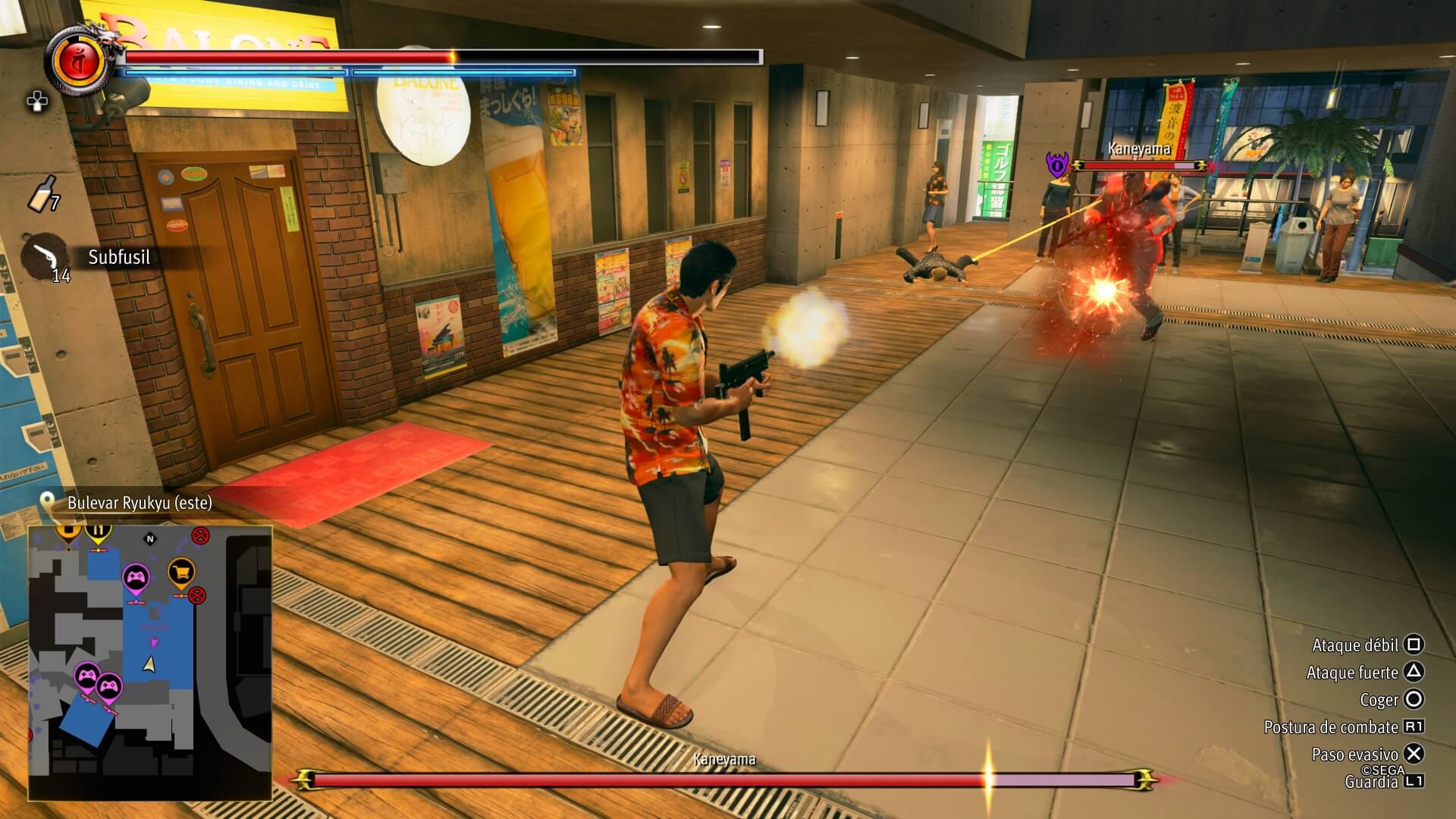Screen dimensions: 1456x819
Task: Click the north compass indicator on the minimap
Action: pos(150,539)
